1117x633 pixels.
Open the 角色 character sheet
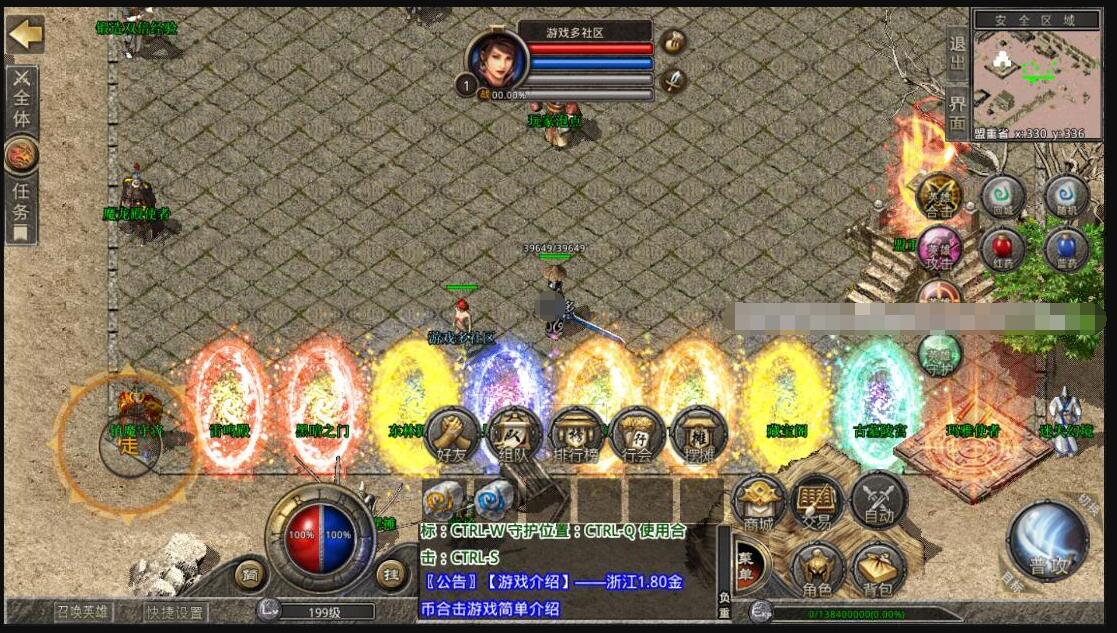tap(818, 570)
